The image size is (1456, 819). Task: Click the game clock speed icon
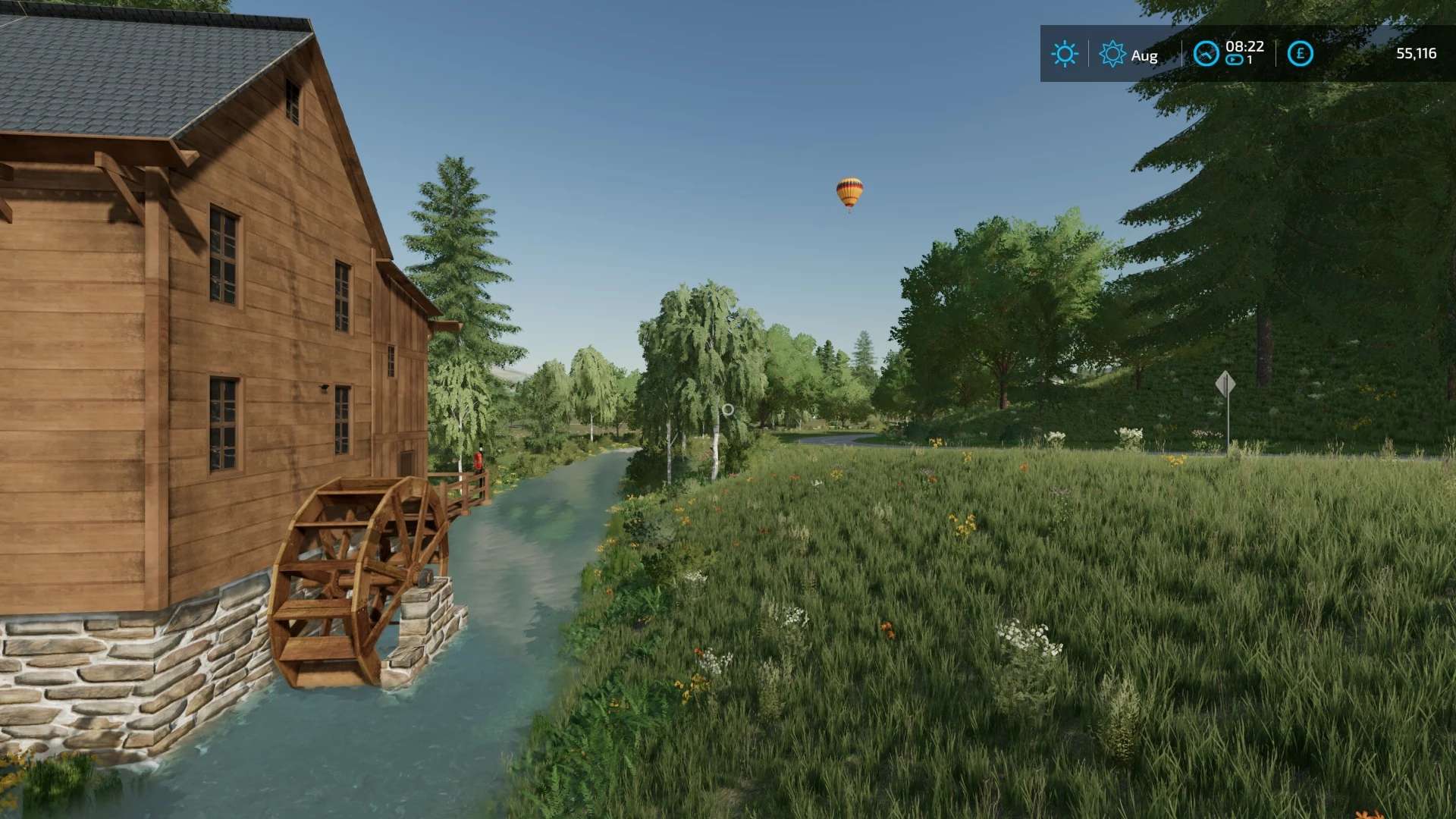tap(1206, 54)
